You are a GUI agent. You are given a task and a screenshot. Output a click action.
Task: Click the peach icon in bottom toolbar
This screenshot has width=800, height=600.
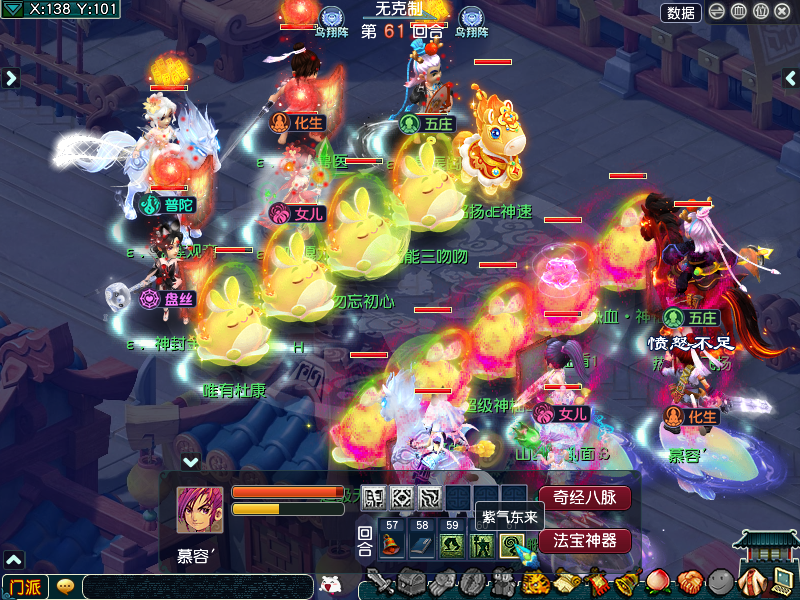[656, 581]
